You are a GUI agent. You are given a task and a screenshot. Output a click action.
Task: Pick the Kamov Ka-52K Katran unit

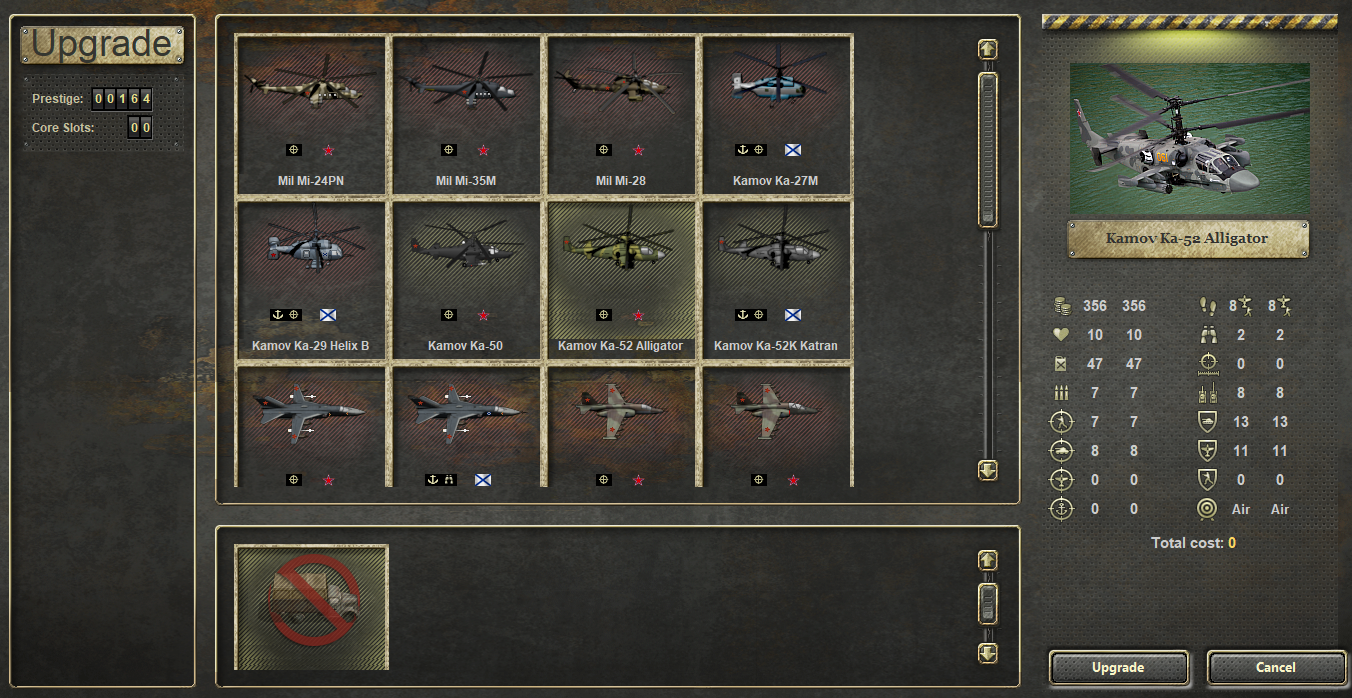pos(777,280)
